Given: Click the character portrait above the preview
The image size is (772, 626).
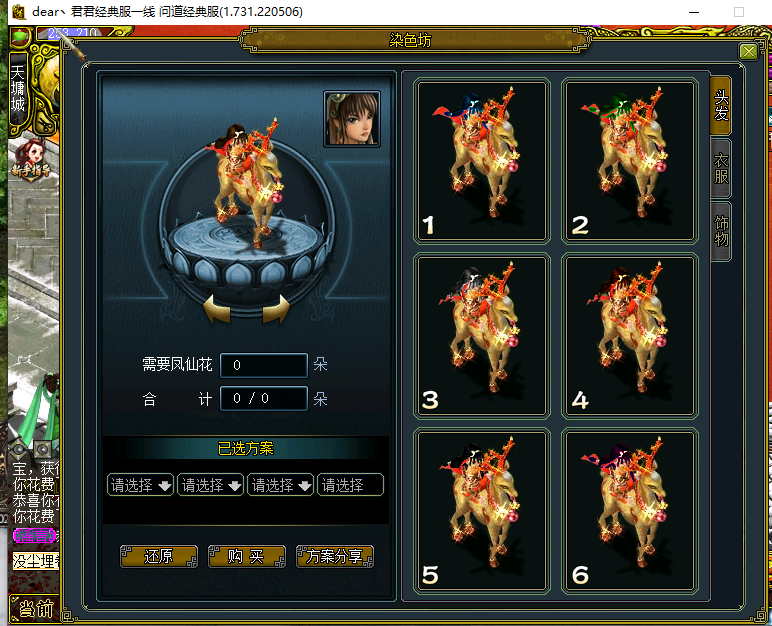Looking at the screenshot, I should 352,119.
